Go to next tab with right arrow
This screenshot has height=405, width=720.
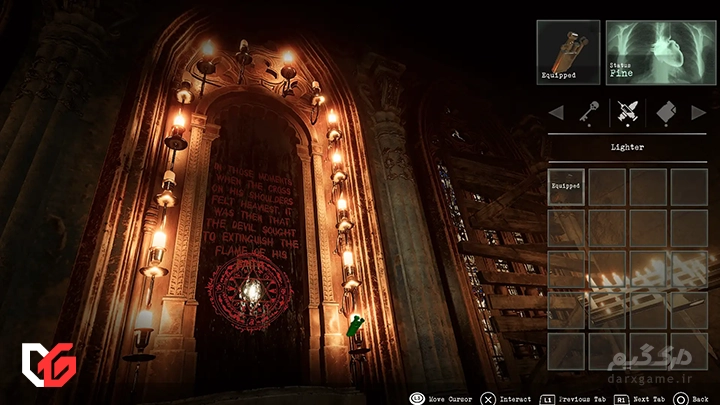pyautogui.click(x=697, y=112)
